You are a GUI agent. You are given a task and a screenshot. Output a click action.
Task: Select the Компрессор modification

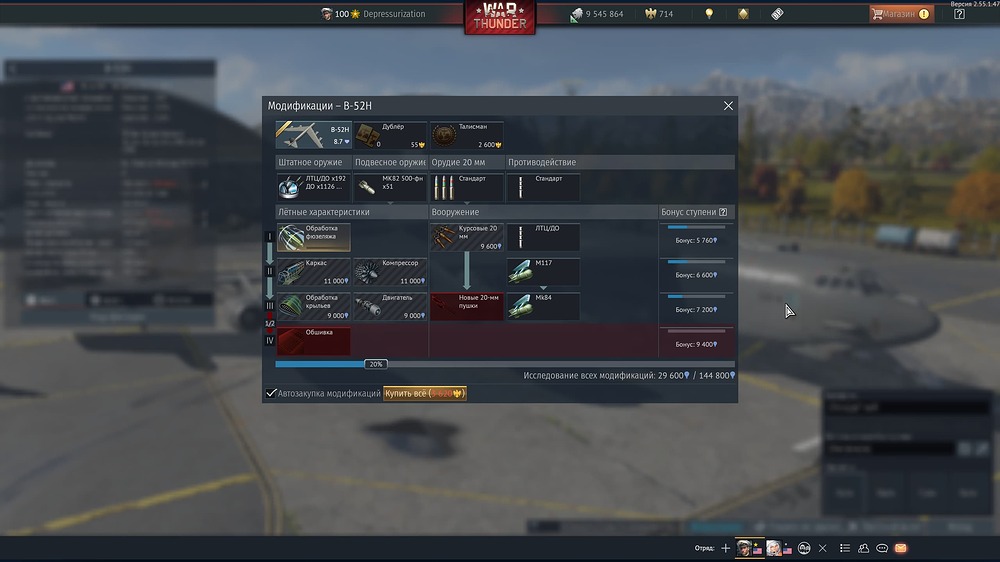pyautogui.click(x=391, y=272)
